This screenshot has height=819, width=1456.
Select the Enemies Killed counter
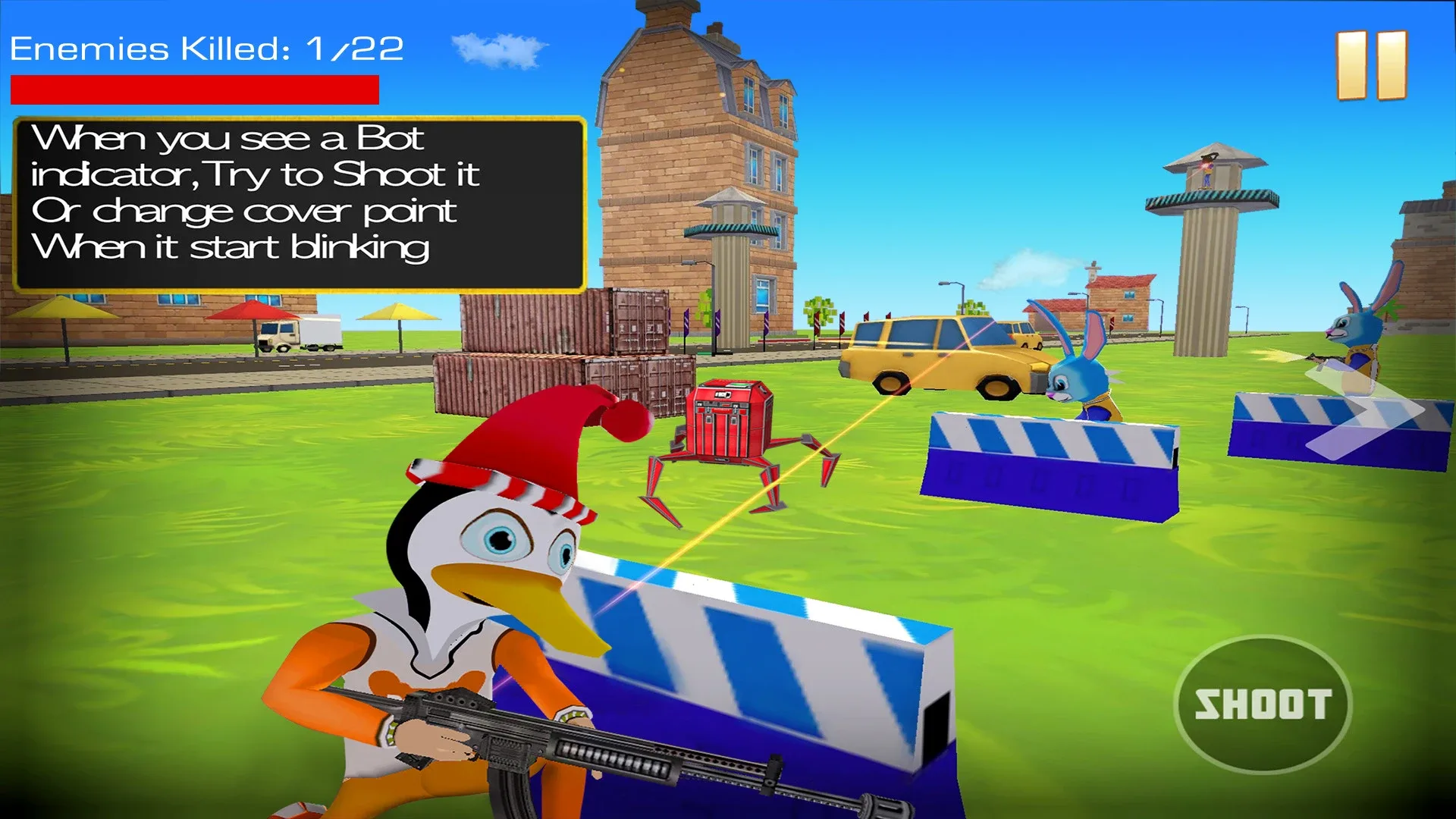205,48
